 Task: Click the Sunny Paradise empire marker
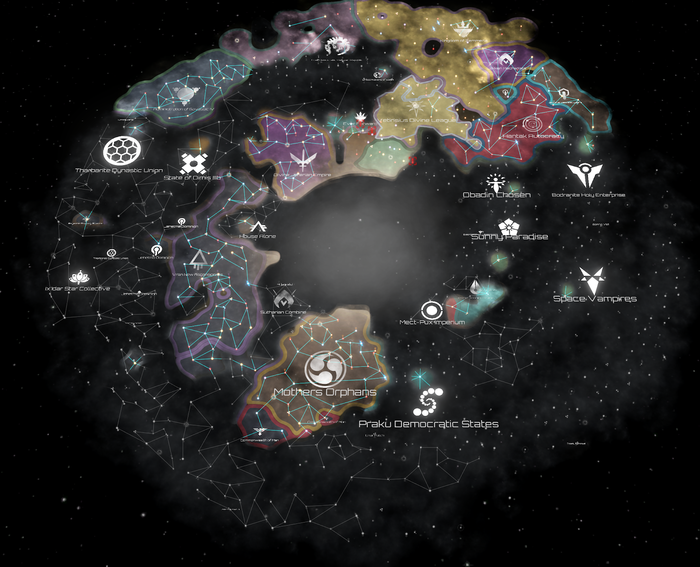(x=508, y=225)
